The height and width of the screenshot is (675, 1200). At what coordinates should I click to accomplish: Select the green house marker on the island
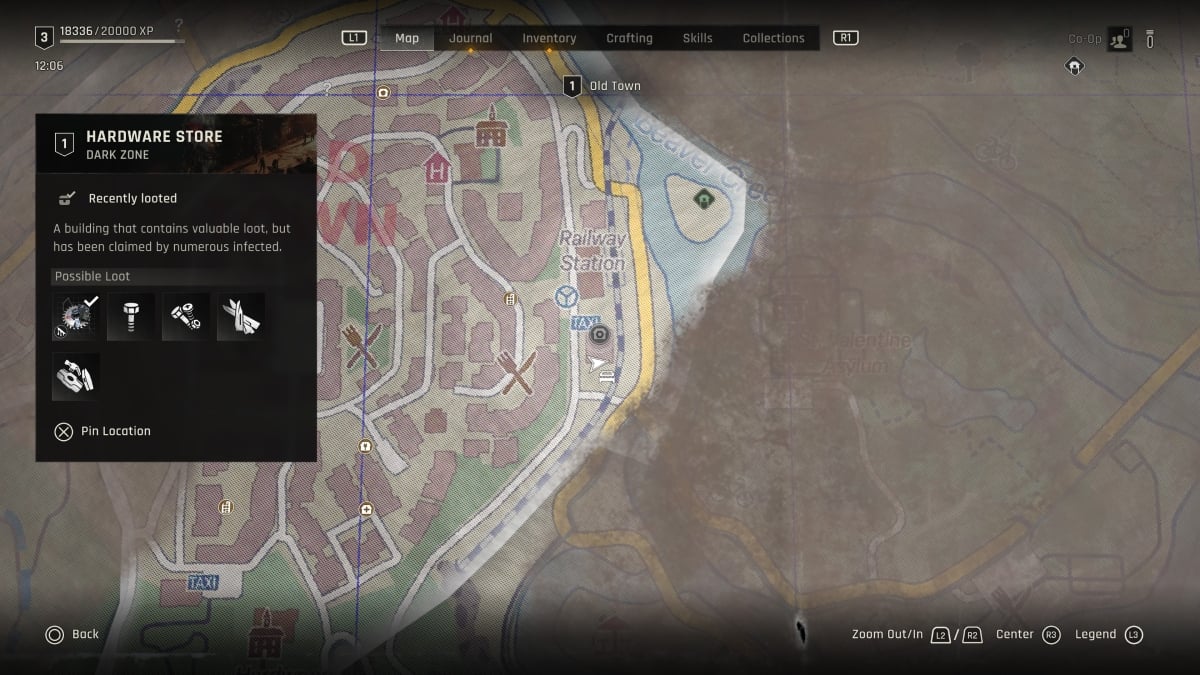[706, 198]
